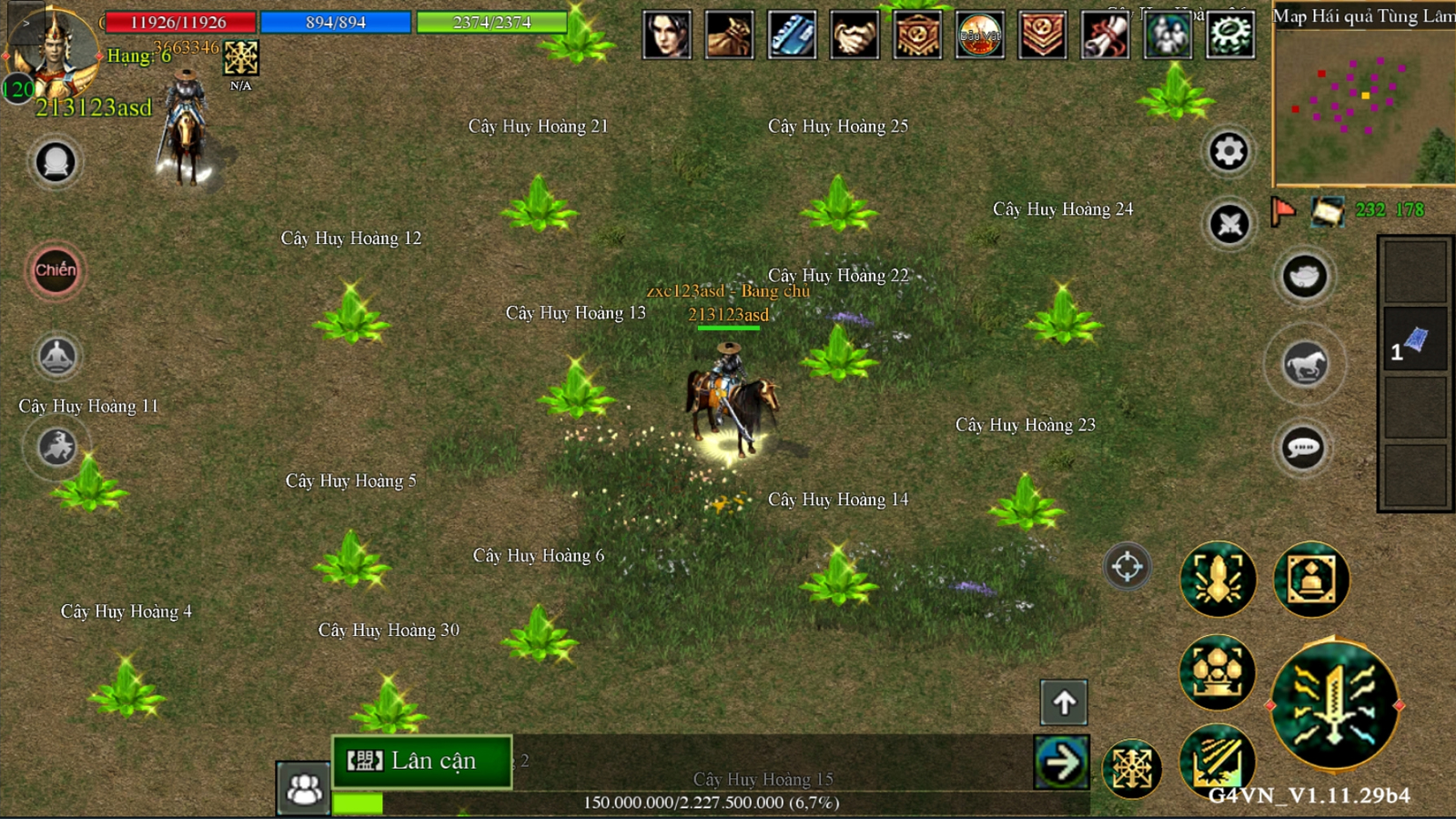
Task: Open the money bag inventory icon
Action: tap(729, 35)
